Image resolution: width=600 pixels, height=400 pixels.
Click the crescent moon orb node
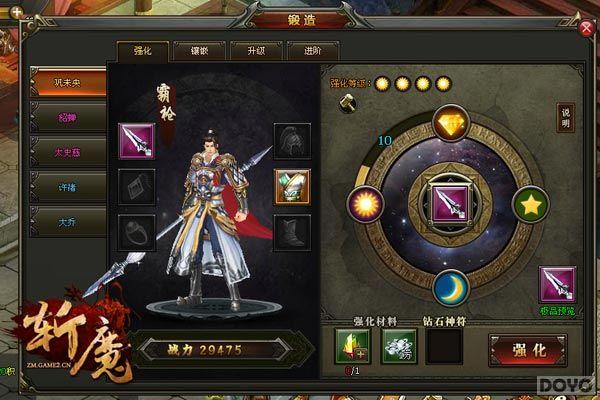(451, 288)
